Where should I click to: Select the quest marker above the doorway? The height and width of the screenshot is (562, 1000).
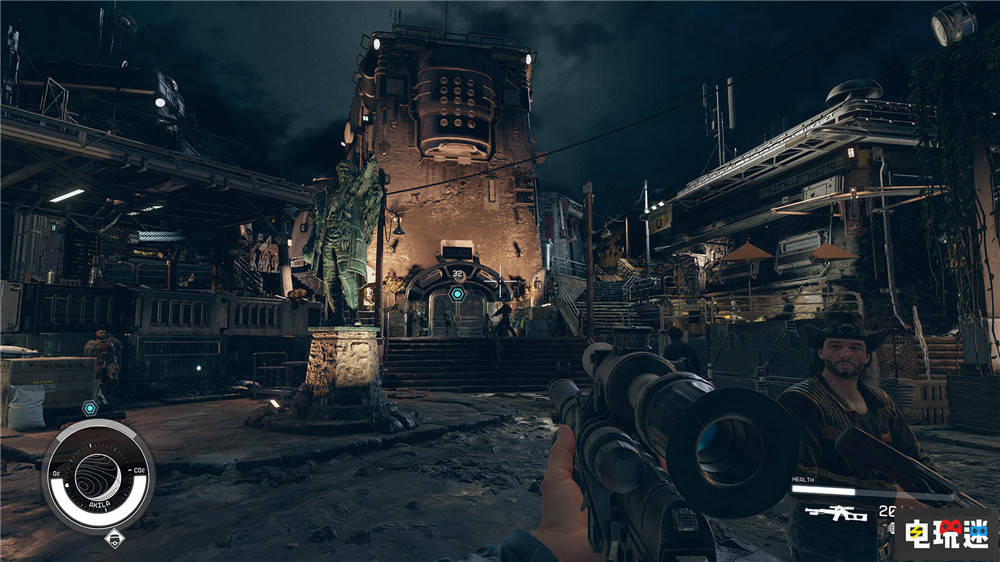click(x=457, y=294)
